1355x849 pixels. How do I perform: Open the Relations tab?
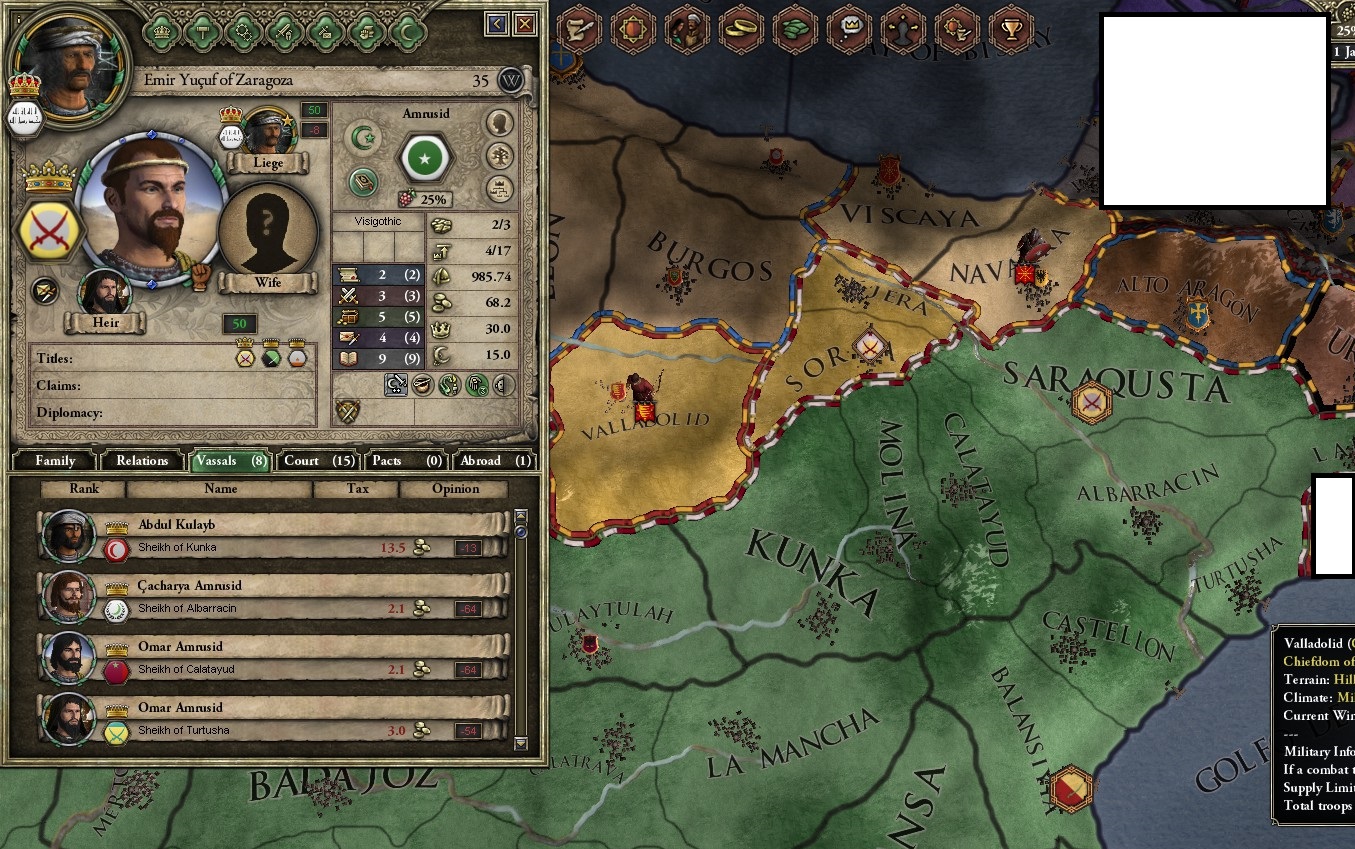point(142,461)
